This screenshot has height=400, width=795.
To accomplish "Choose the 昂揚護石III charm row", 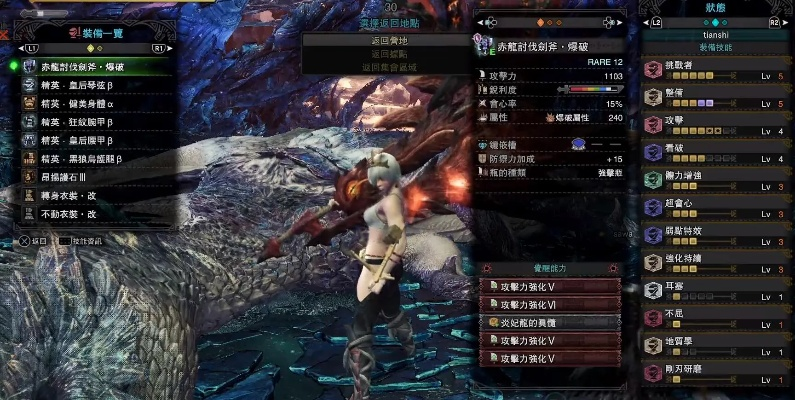I will [95, 177].
